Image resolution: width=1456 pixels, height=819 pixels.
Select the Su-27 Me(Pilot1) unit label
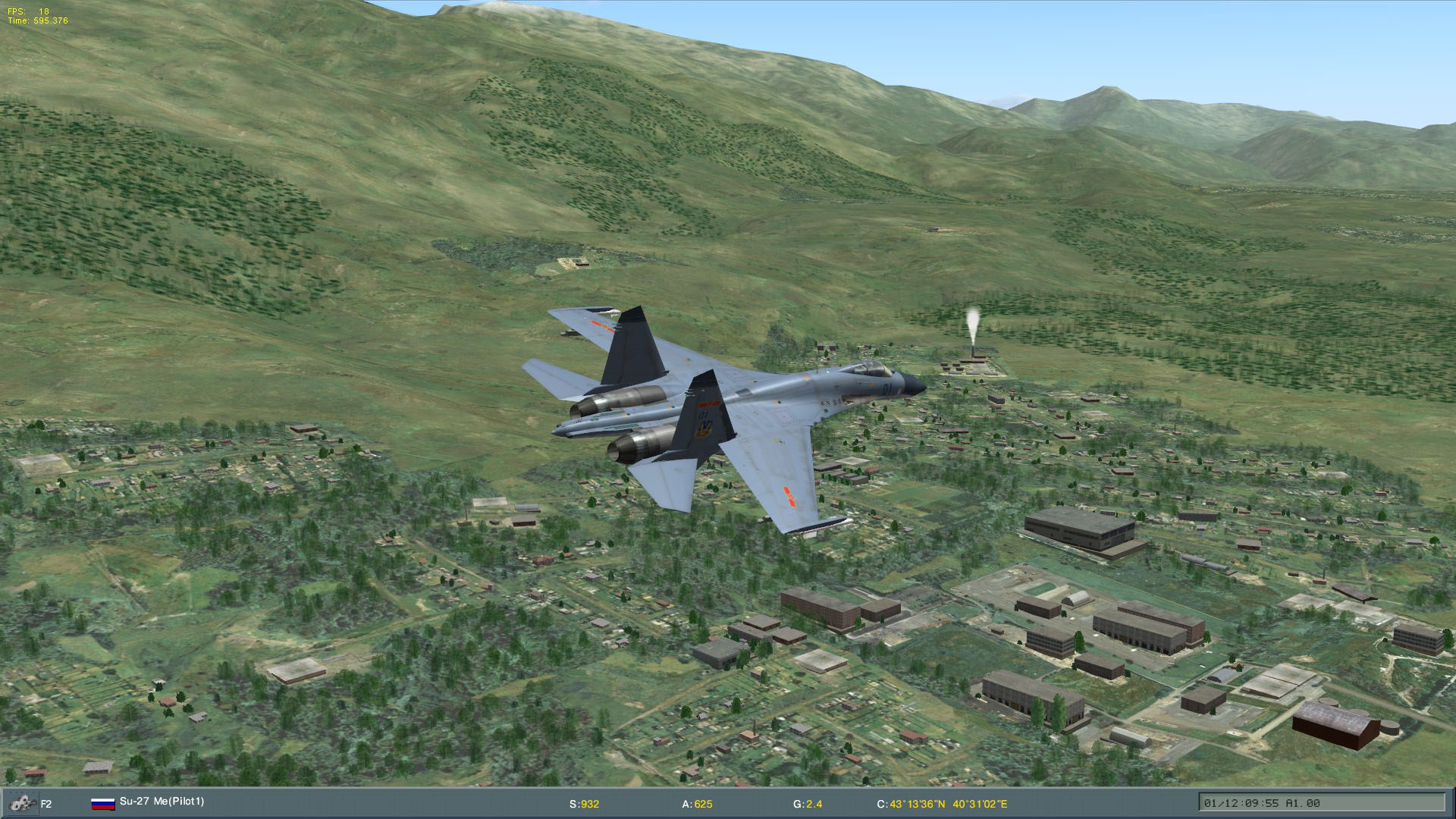click(162, 802)
